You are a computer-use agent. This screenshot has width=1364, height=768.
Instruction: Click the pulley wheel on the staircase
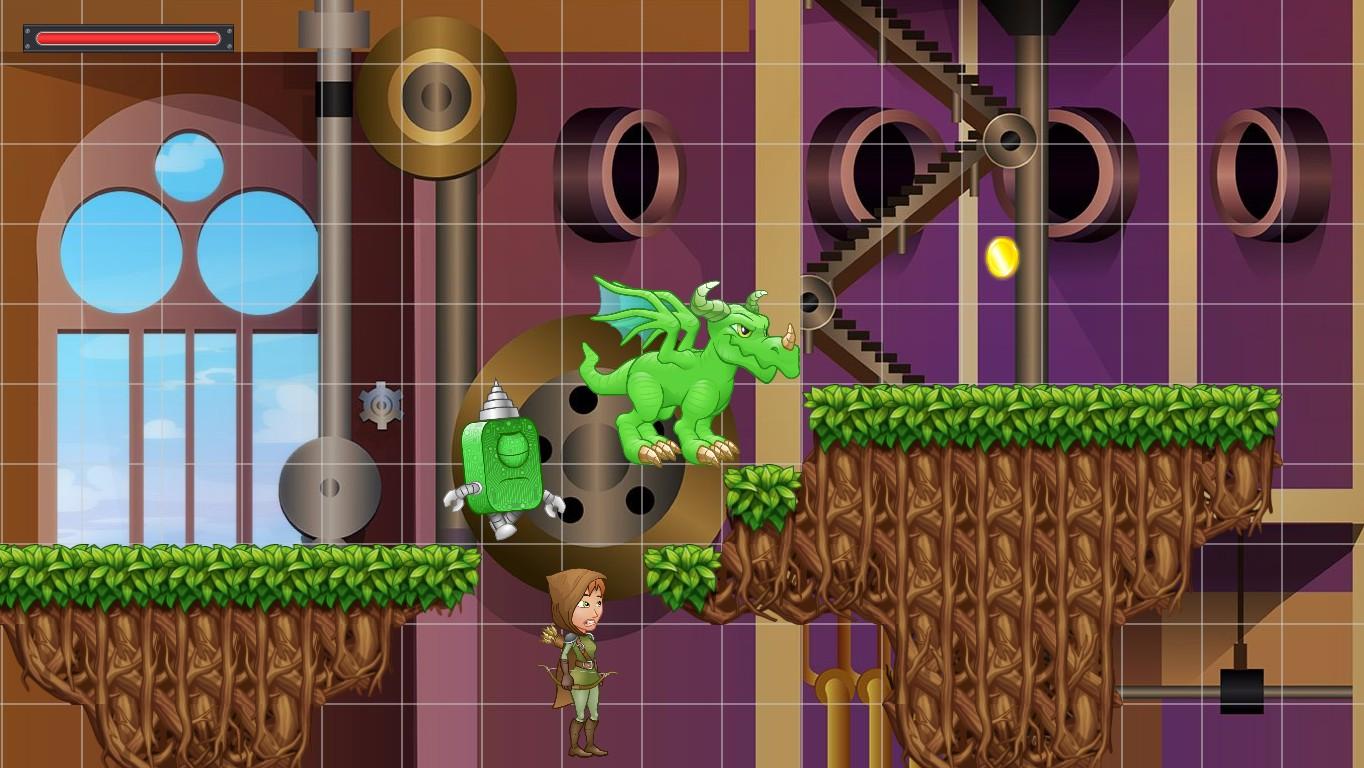[x=1010, y=140]
